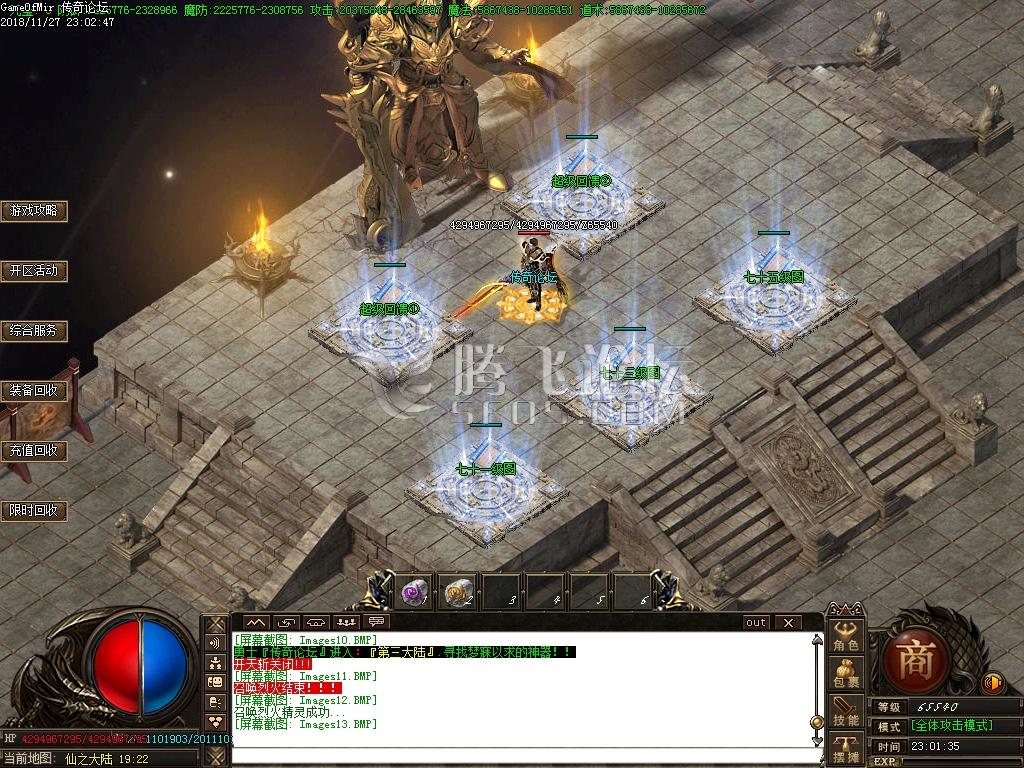
Task: Click the chat window 'out' button
Action: (x=756, y=622)
